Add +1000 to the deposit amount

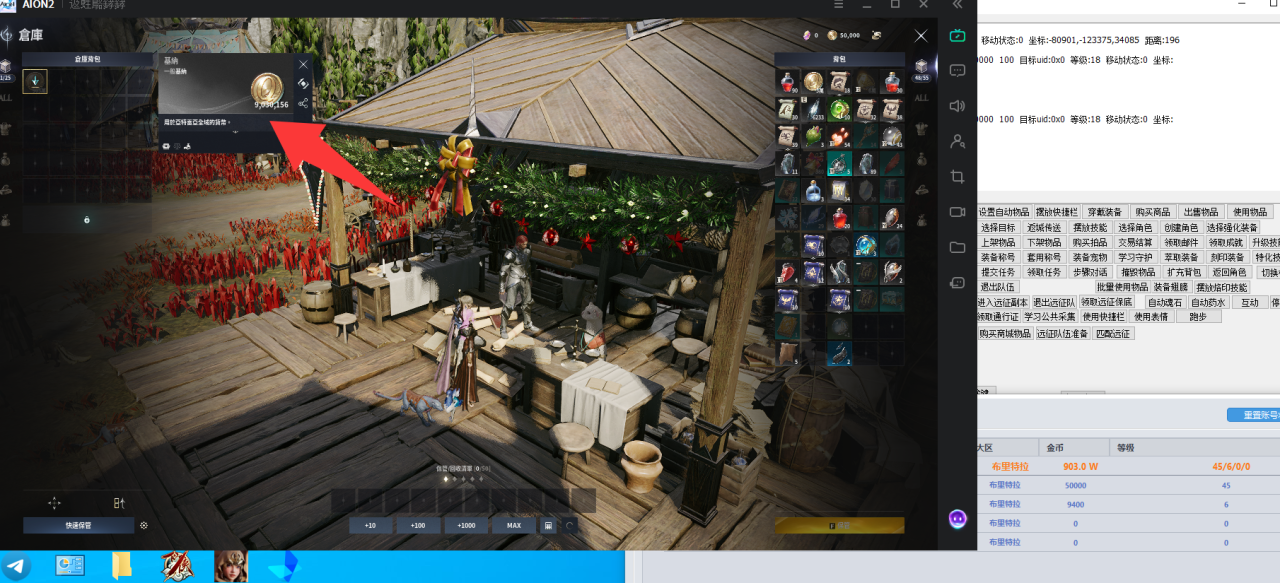[466, 525]
